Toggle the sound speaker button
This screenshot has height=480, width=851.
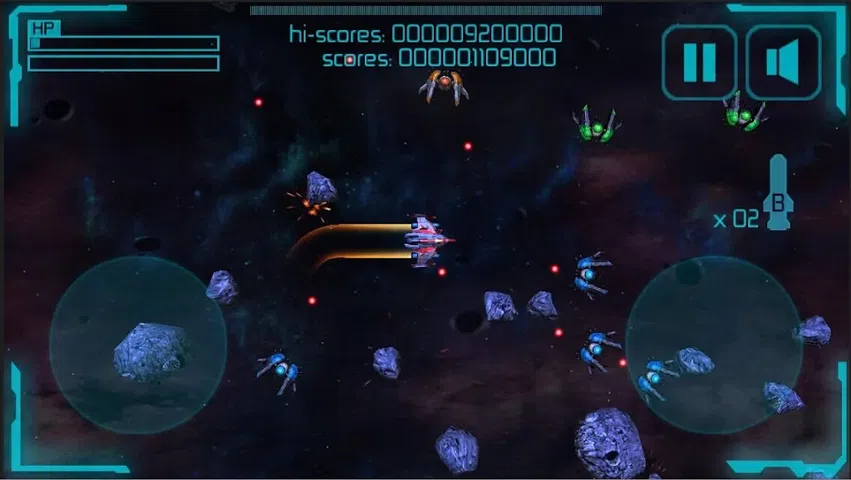click(x=784, y=62)
